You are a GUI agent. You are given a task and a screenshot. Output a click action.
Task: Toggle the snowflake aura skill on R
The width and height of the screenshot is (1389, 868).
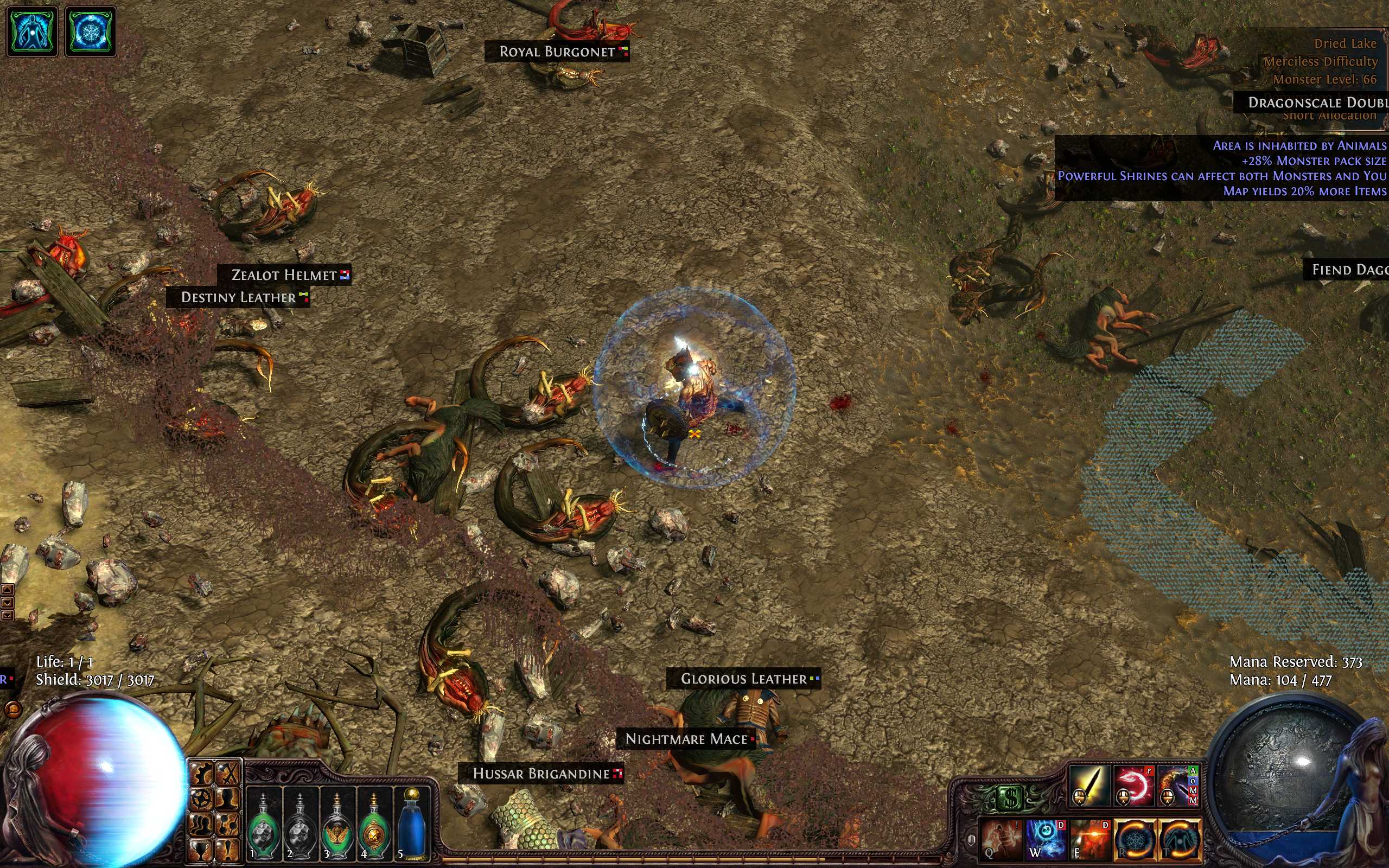tap(1135, 839)
